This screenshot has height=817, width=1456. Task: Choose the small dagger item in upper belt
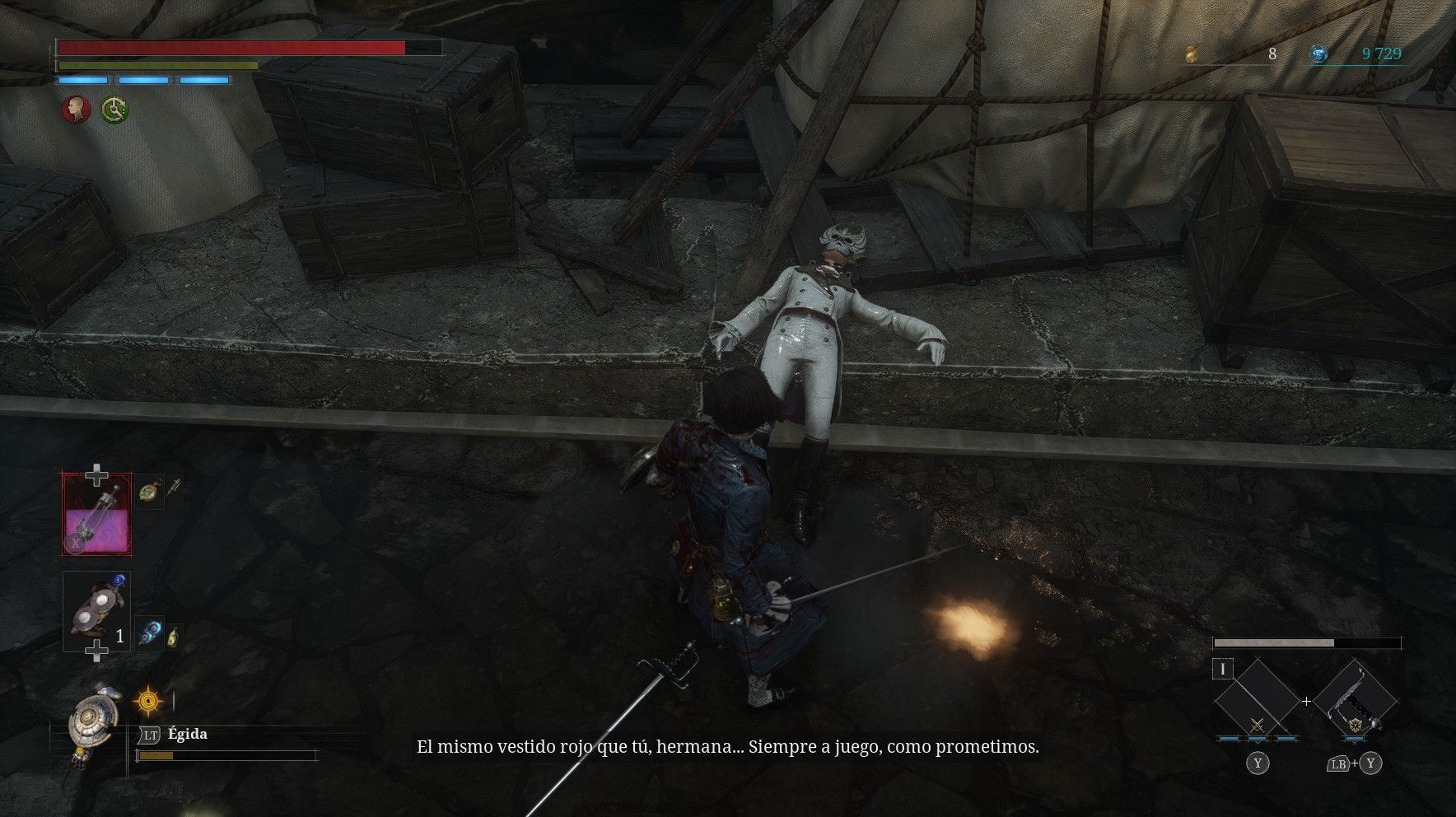[x=174, y=488]
